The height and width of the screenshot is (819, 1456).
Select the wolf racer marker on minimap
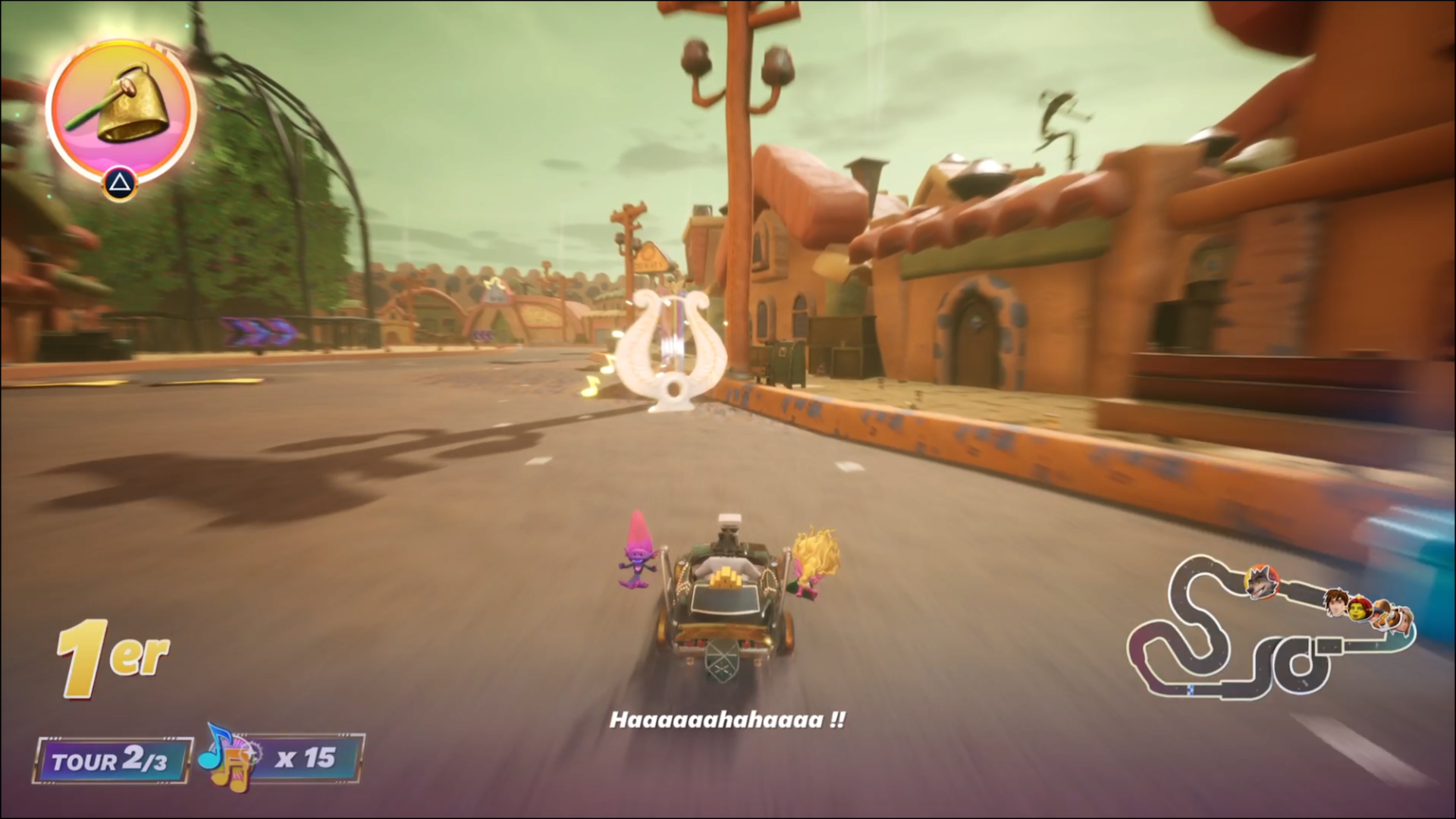[1260, 582]
